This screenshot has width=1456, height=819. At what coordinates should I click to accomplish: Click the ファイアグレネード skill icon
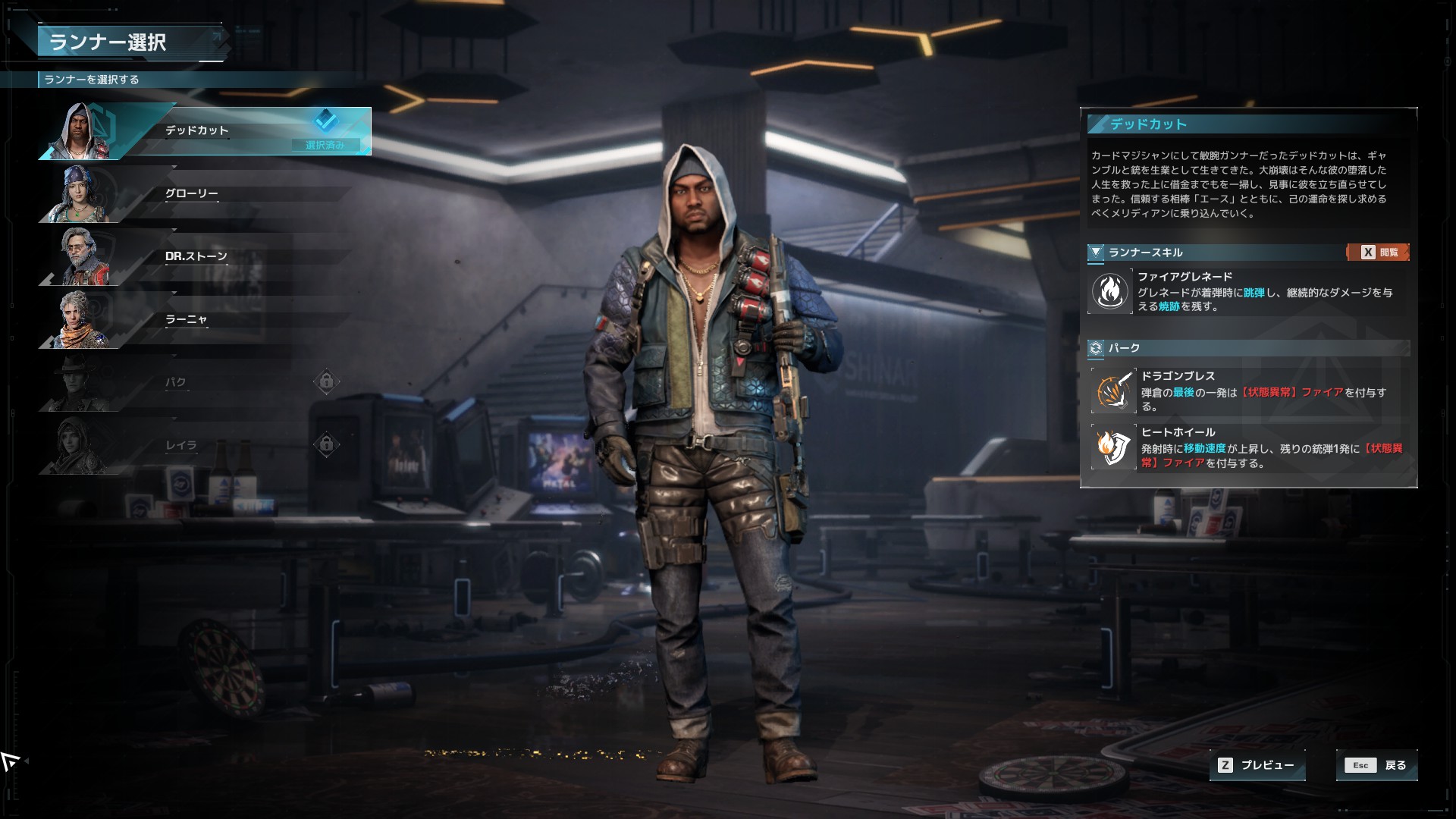pyautogui.click(x=1109, y=291)
